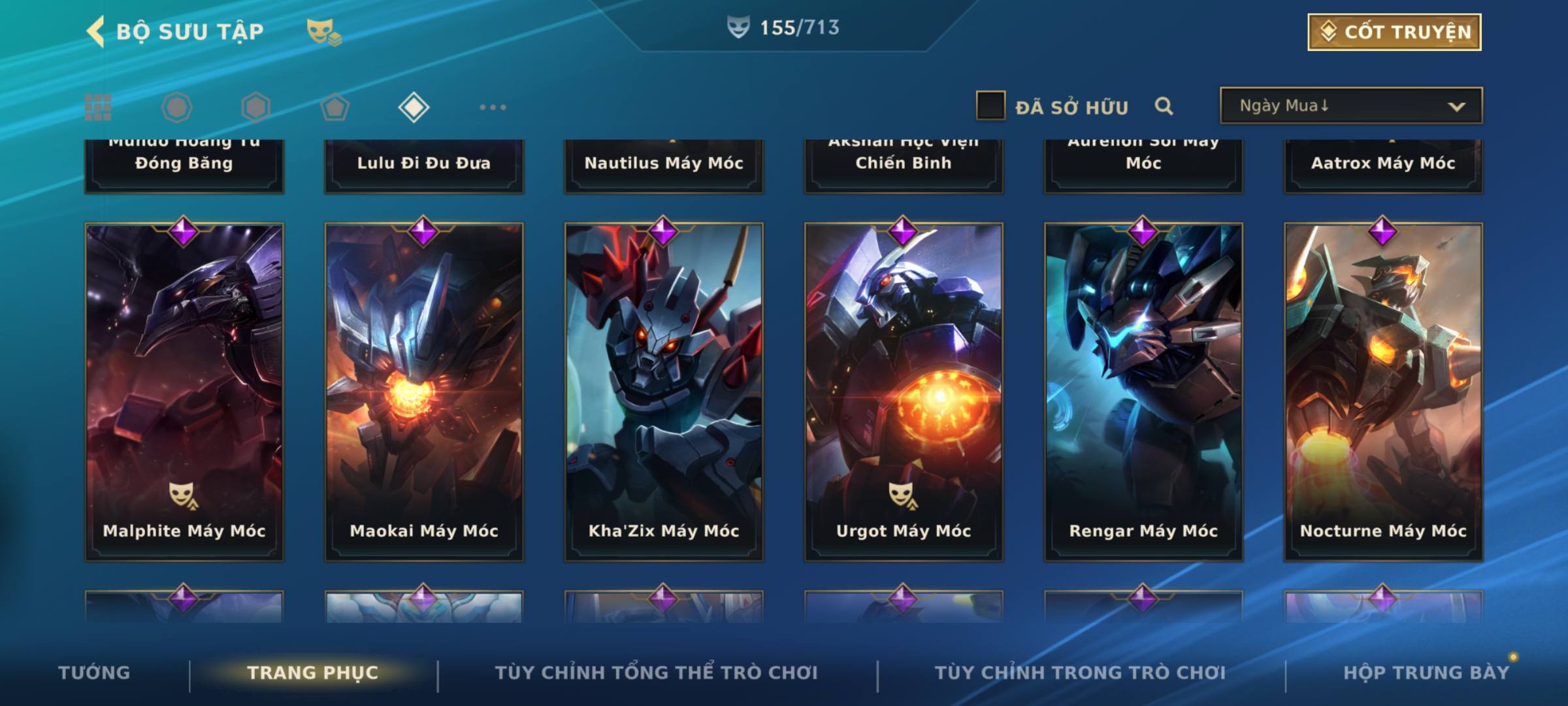Choose the Rengar Máy Móc skin card
Image resolution: width=1568 pixels, height=706 pixels.
coord(1143,392)
